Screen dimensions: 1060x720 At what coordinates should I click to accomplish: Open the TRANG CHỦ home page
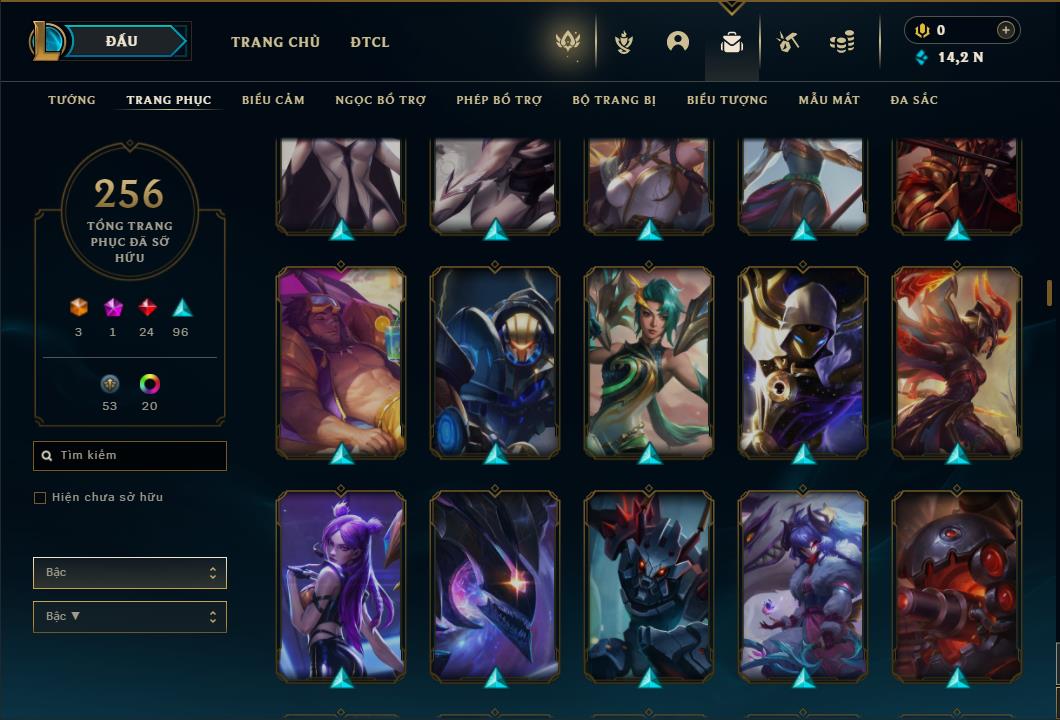tap(275, 42)
